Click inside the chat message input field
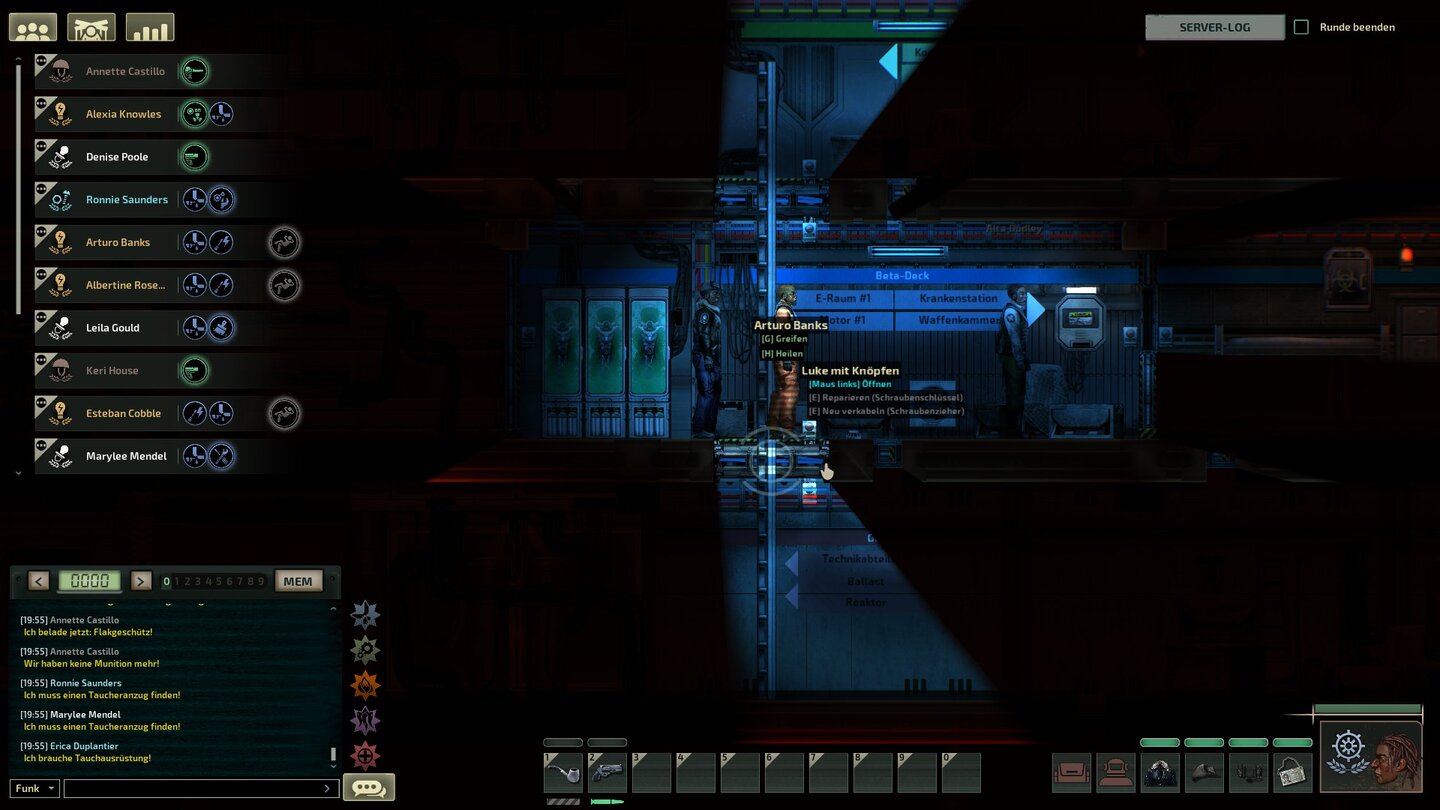This screenshot has height=810, width=1440. (x=200, y=788)
